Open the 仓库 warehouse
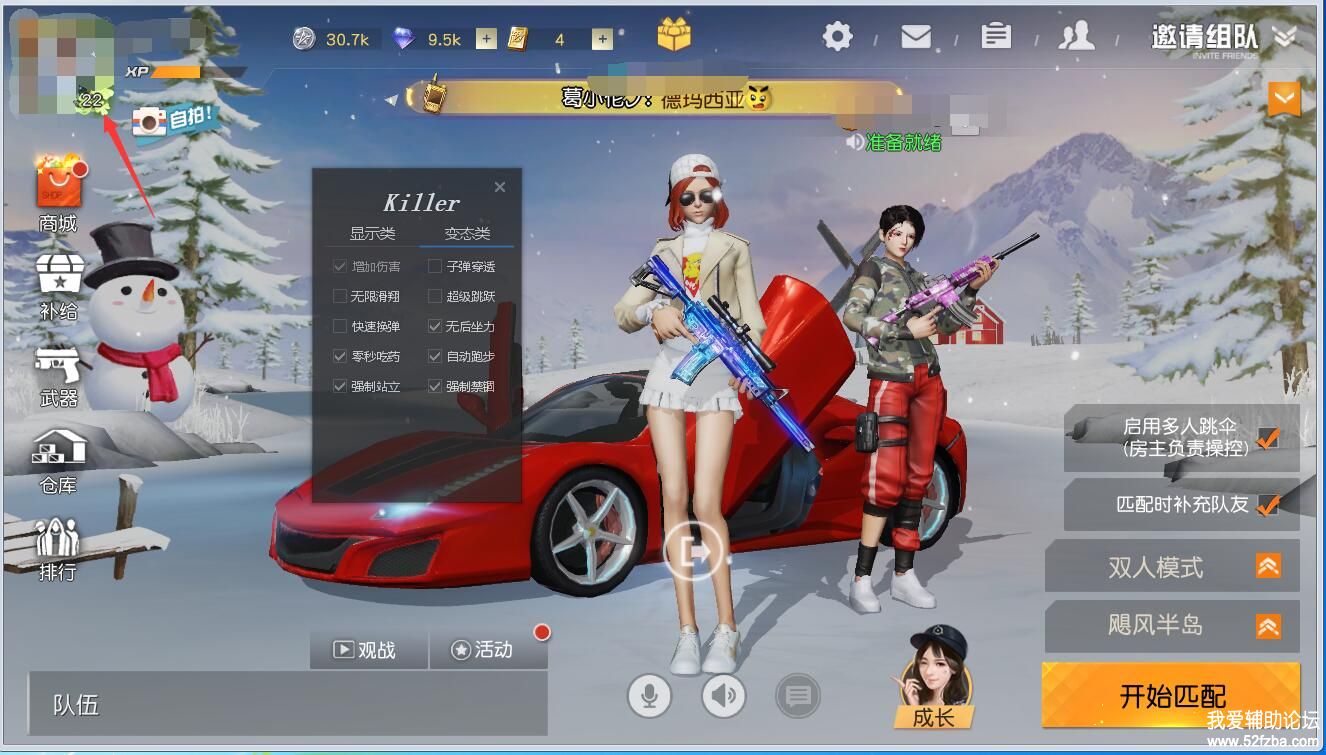 tap(59, 458)
